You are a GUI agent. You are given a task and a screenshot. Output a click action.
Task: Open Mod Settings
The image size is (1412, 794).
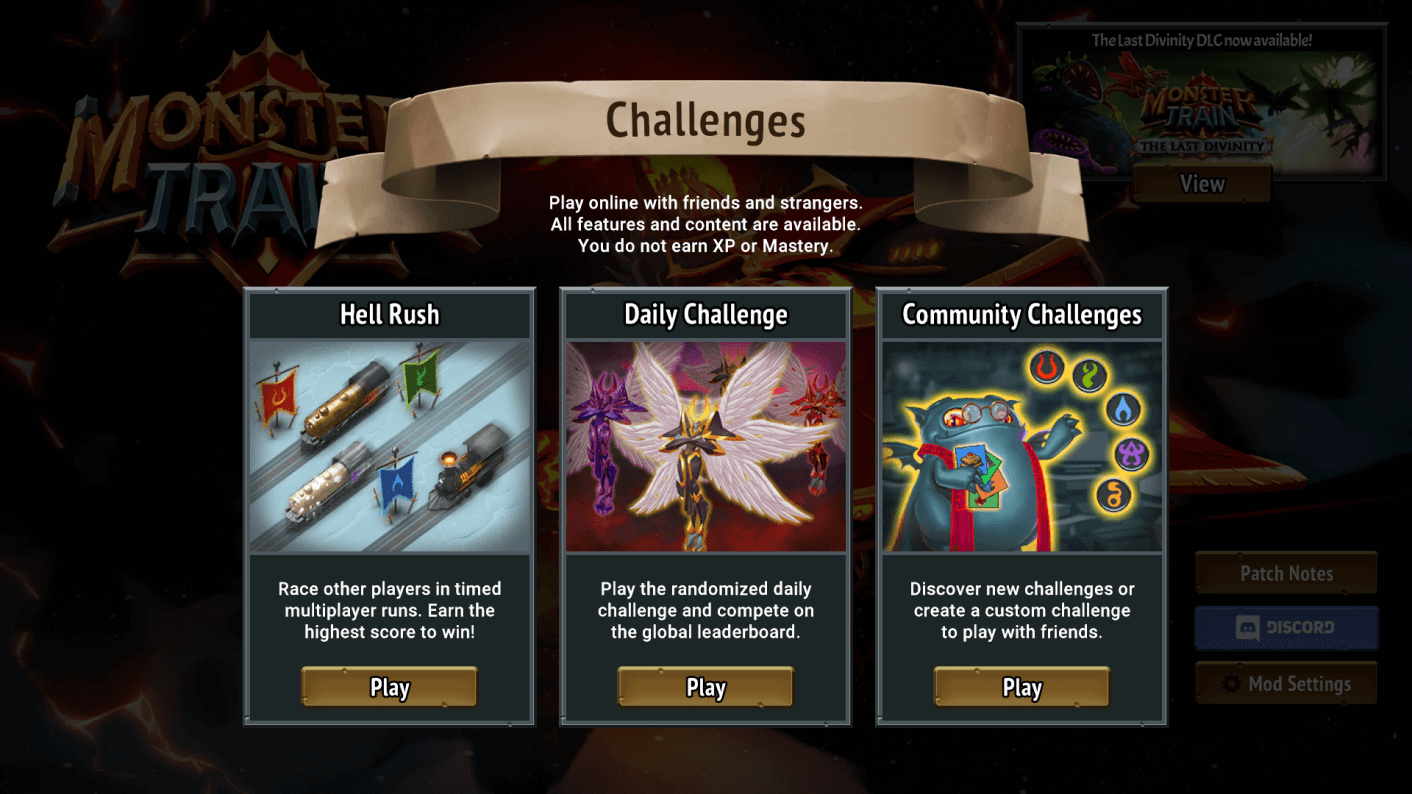pyautogui.click(x=1286, y=683)
